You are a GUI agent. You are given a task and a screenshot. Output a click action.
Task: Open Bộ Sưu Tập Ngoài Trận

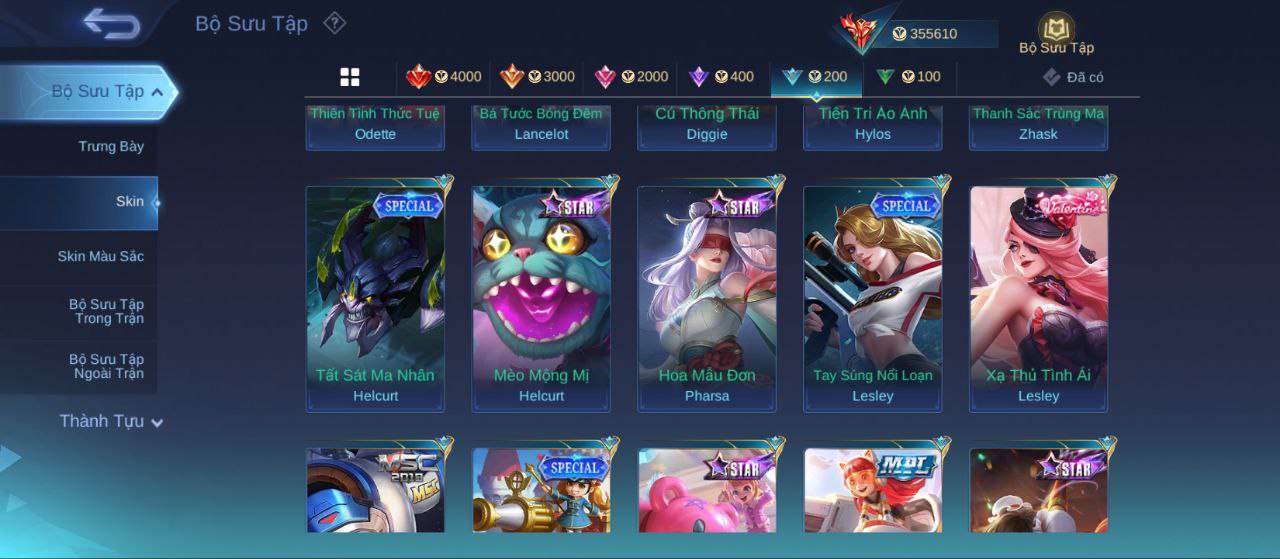tap(106, 367)
